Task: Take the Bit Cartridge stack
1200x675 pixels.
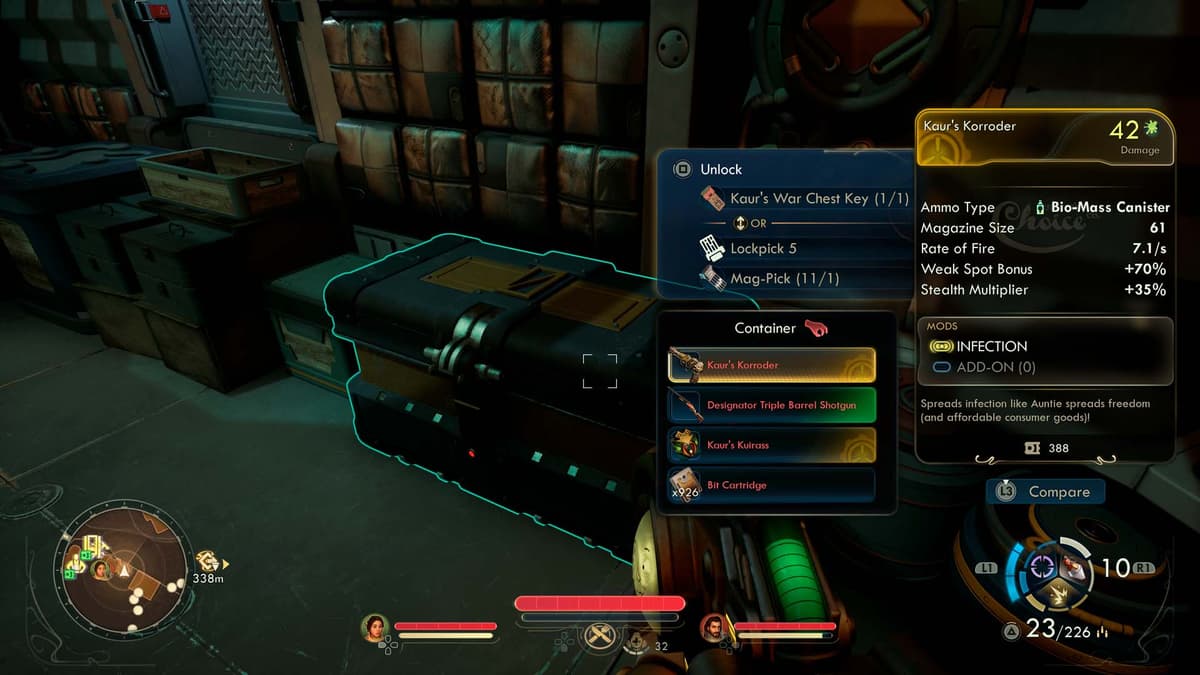Action: coord(771,485)
